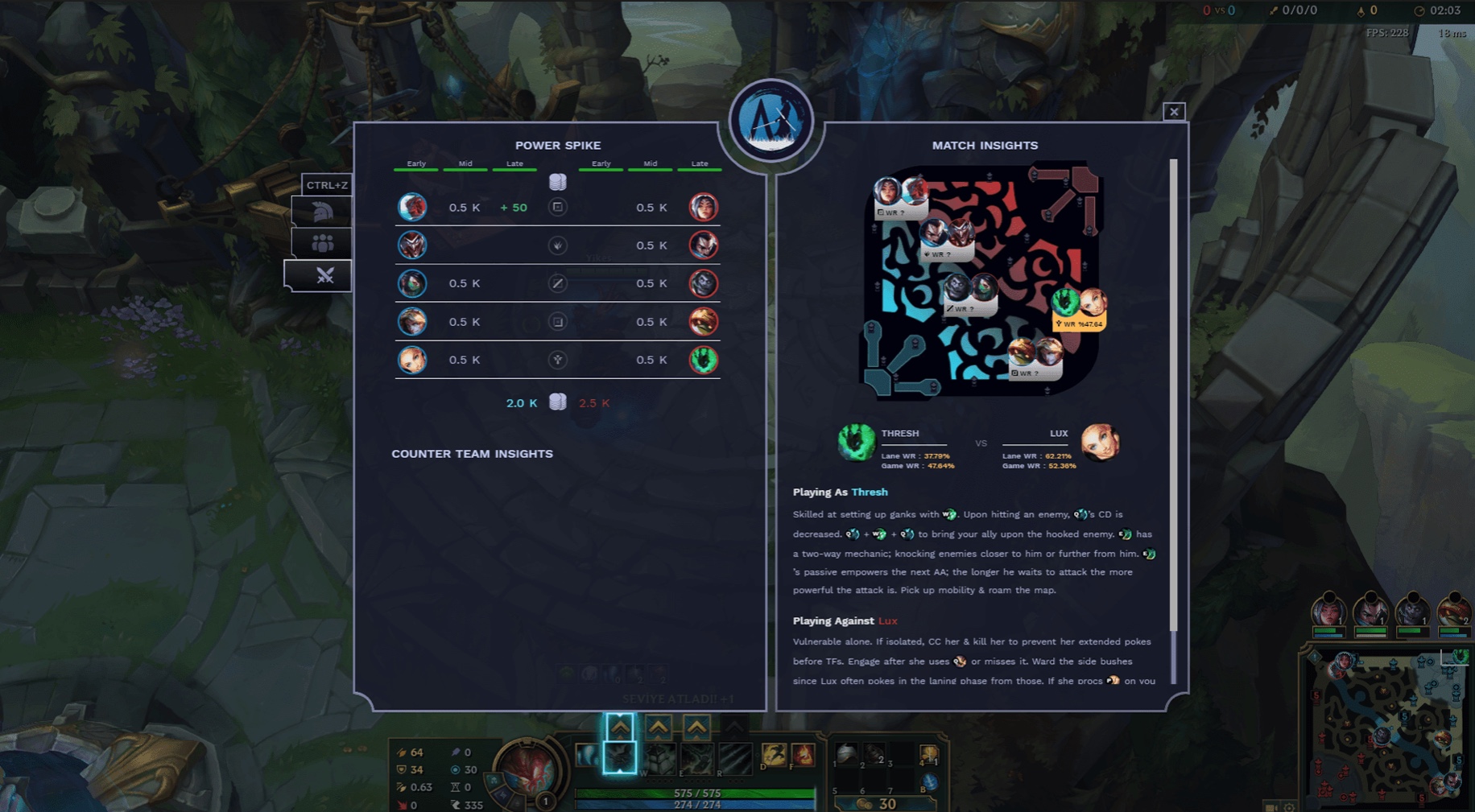Level up the highlighted Q ability
1475x812 pixels.
point(620,728)
